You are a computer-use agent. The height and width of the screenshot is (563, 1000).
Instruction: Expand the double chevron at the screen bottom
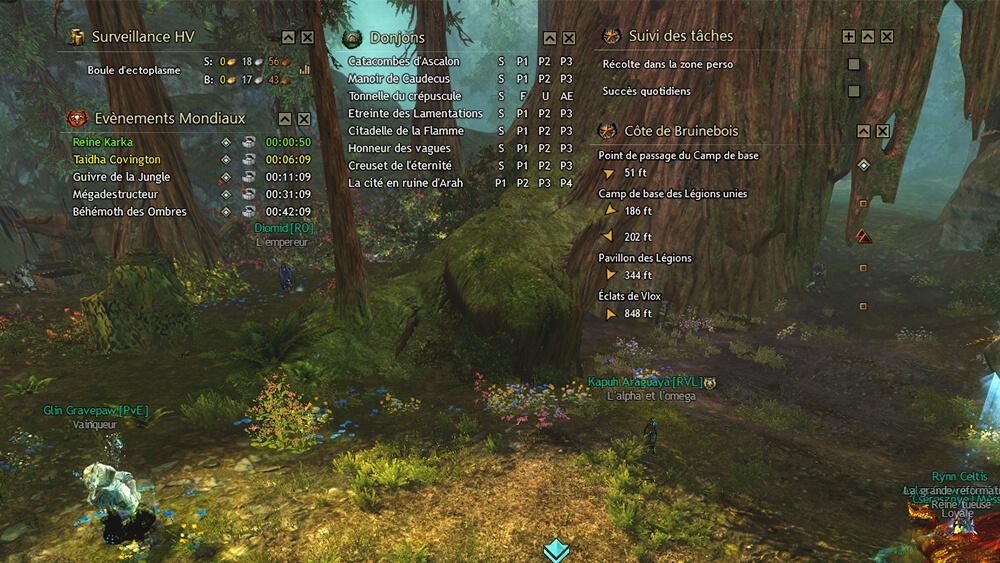(556, 549)
